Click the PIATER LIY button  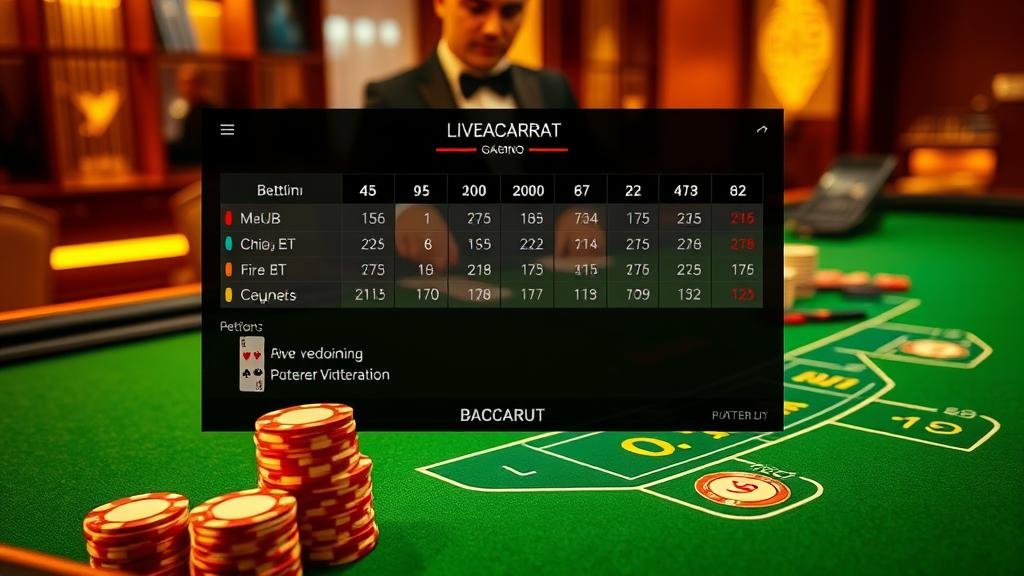click(x=739, y=415)
